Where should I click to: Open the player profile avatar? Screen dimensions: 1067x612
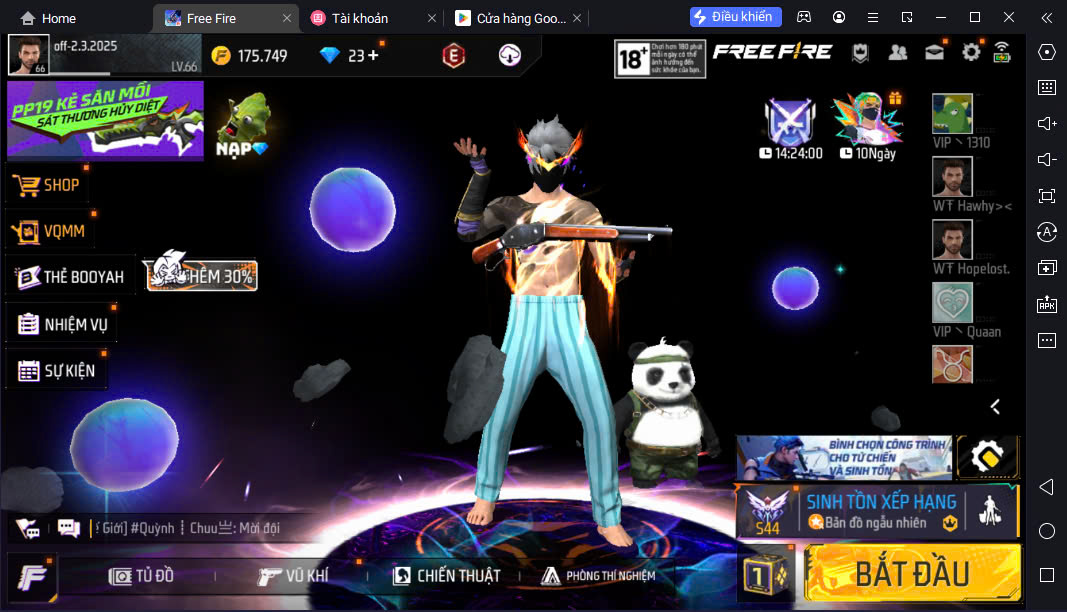coord(28,55)
